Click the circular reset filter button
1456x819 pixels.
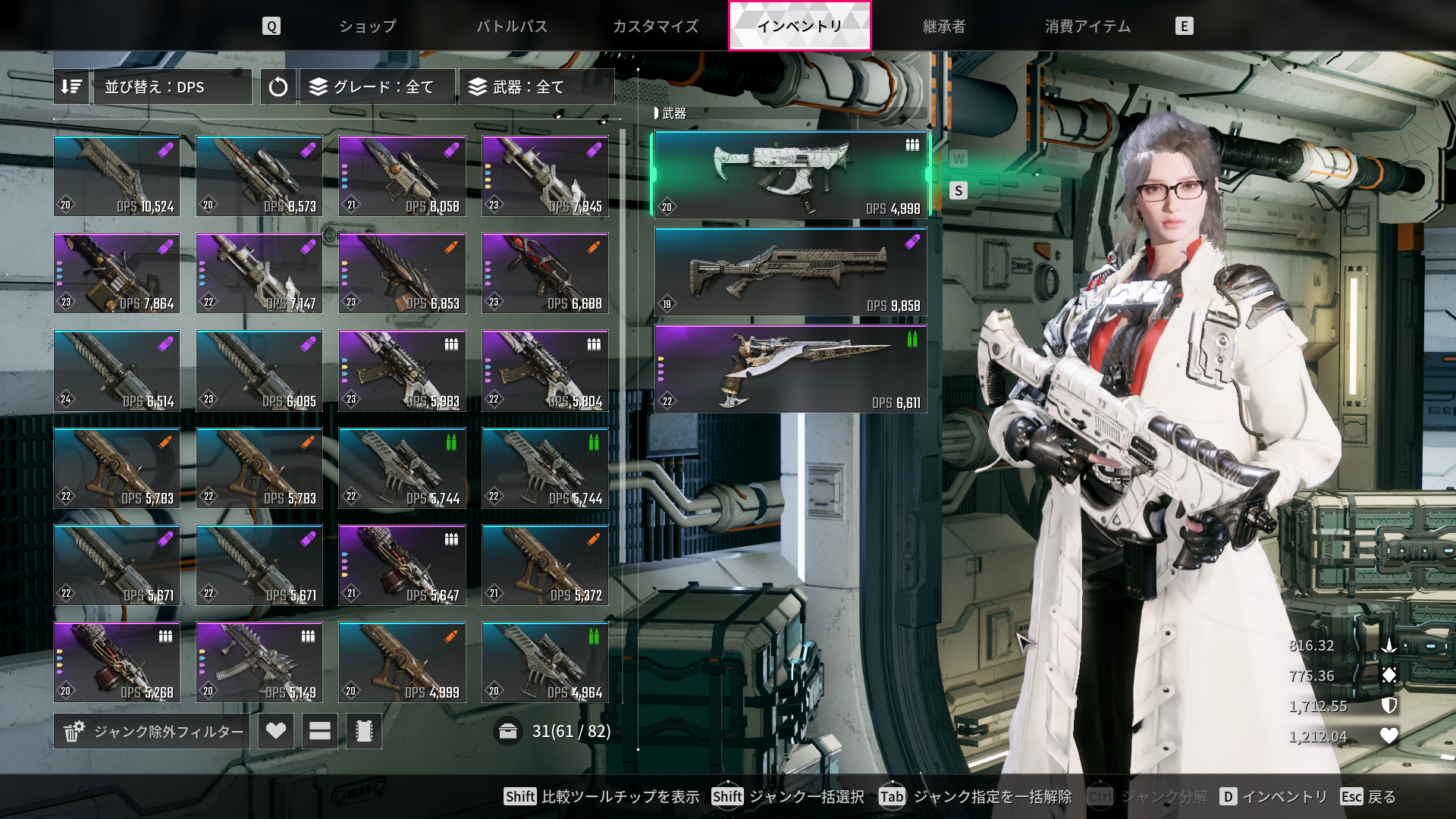278,87
